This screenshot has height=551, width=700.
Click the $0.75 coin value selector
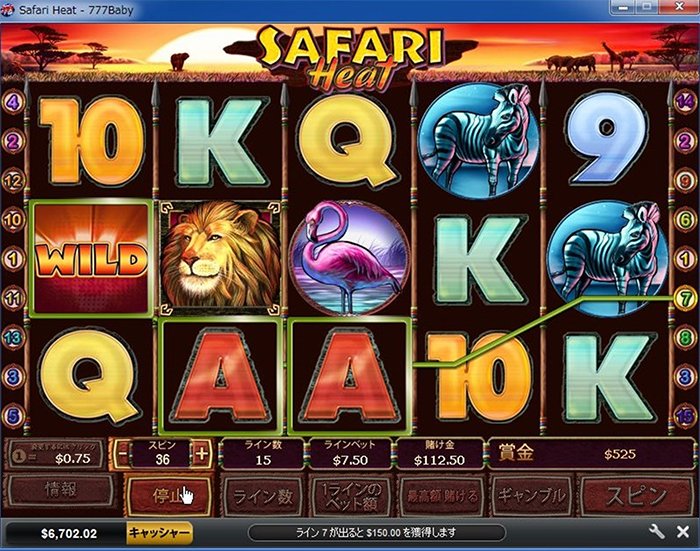pyautogui.click(x=59, y=455)
